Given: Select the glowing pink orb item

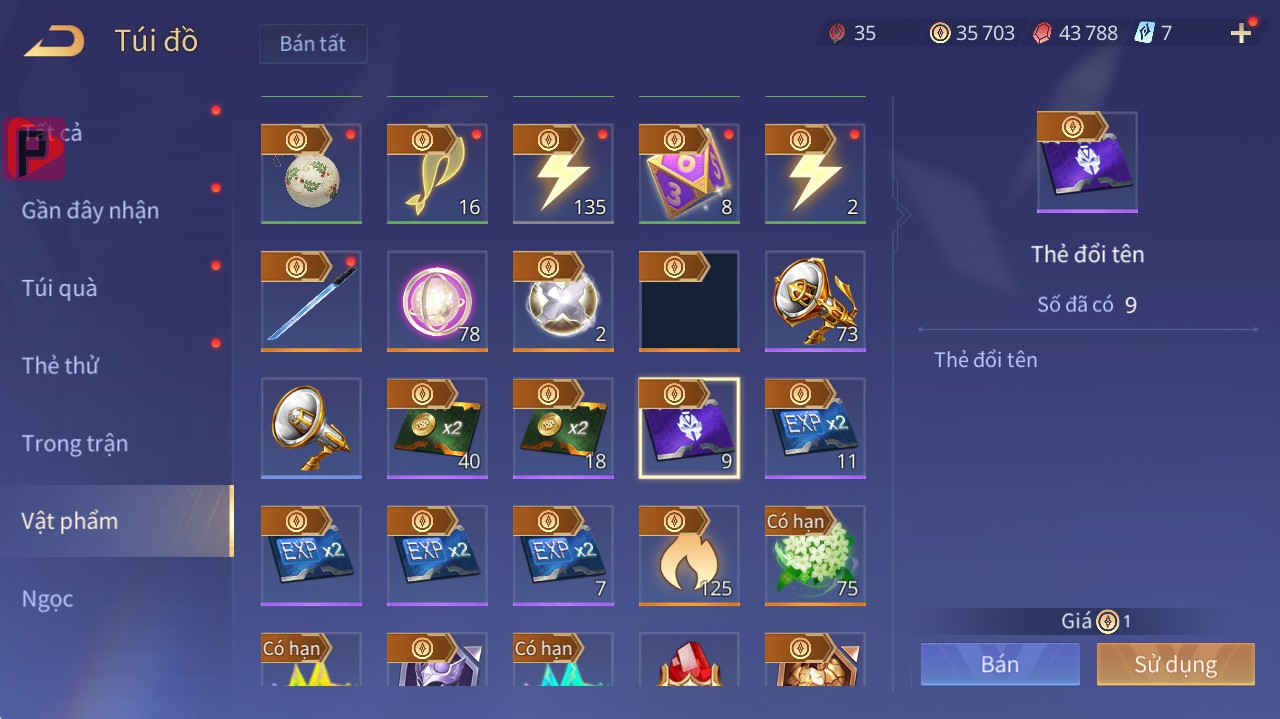Looking at the screenshot, I should pyautogui.click(x=437, y=300).
